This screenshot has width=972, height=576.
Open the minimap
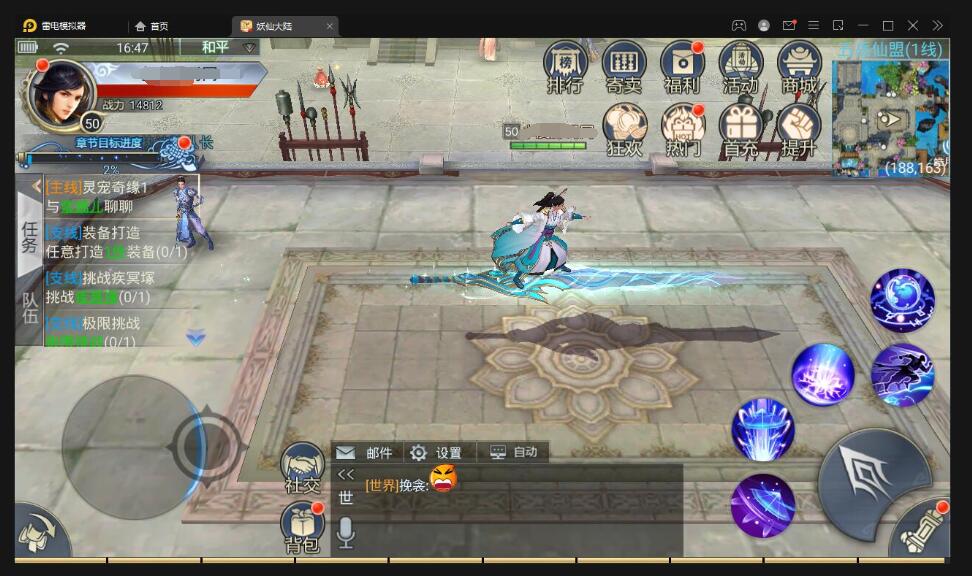point(888,115)
